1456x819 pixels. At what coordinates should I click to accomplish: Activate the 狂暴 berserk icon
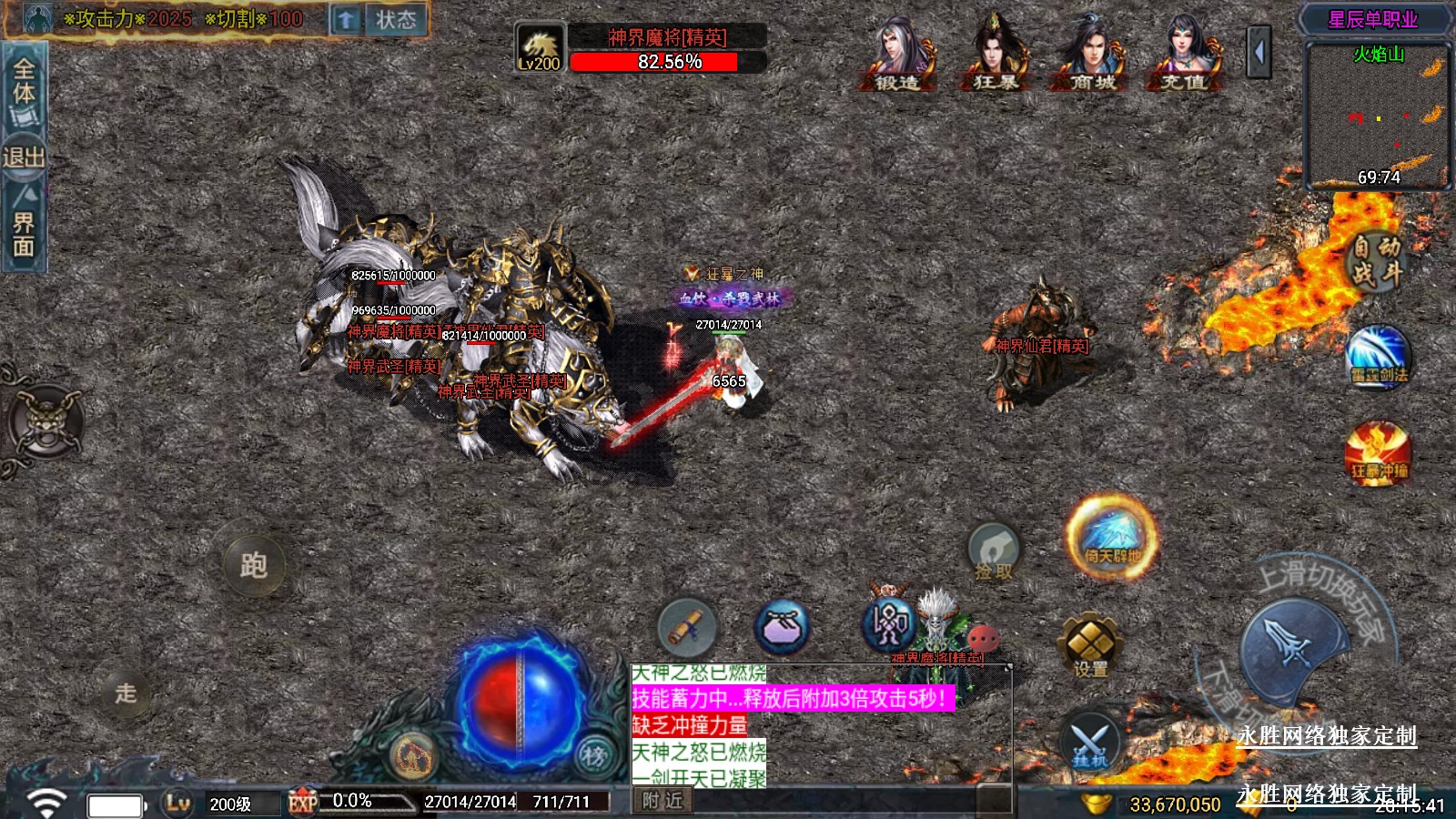coord(996,53)
